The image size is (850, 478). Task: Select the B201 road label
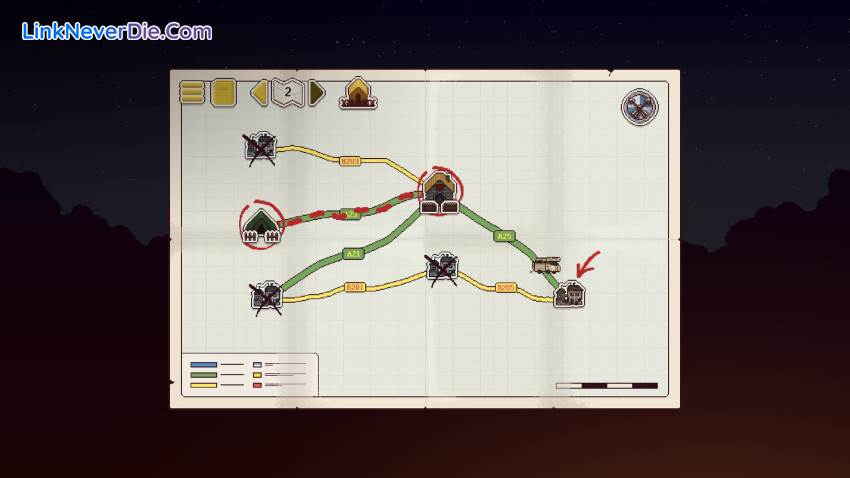354,287
